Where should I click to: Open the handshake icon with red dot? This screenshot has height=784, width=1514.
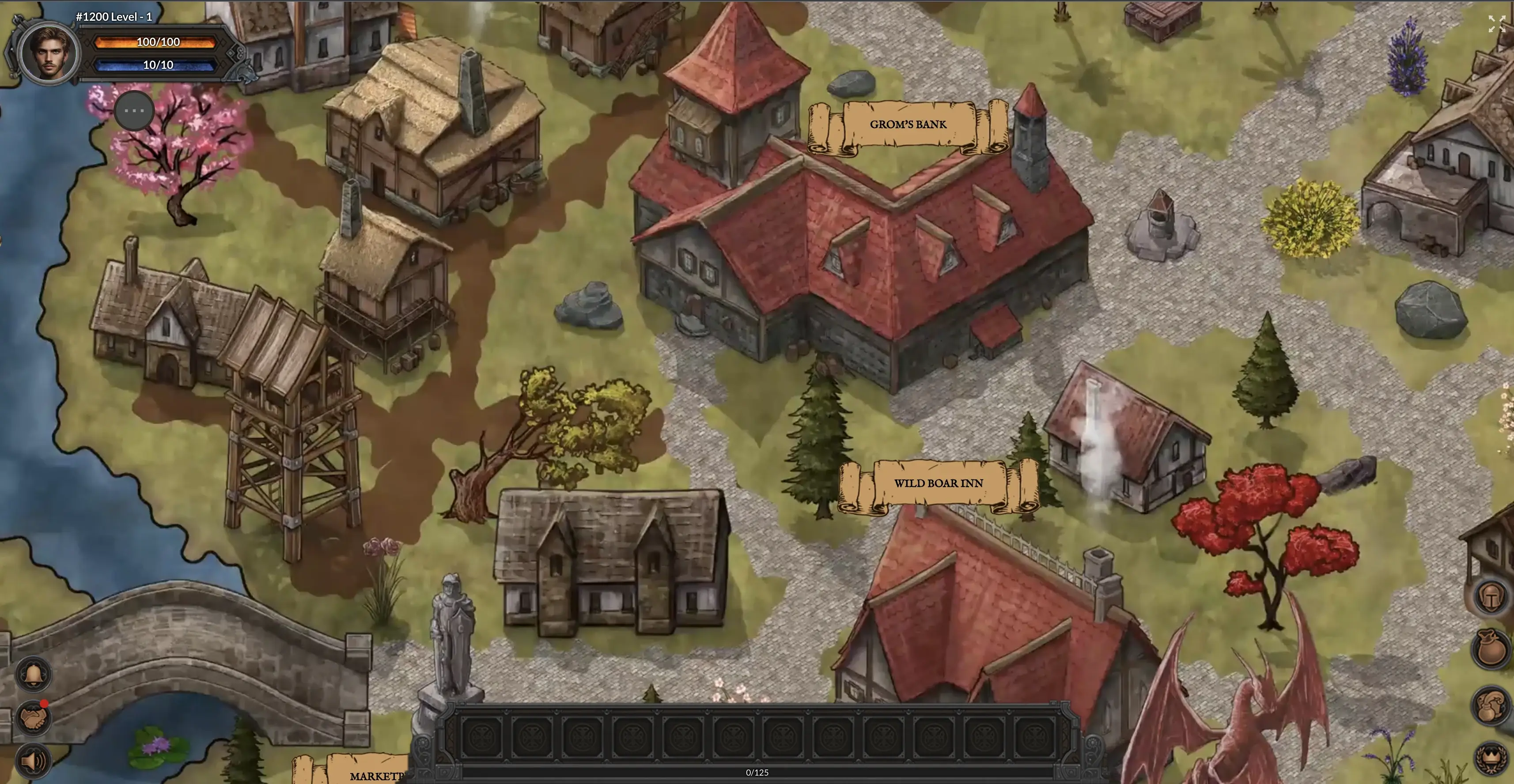click(34, 718)
